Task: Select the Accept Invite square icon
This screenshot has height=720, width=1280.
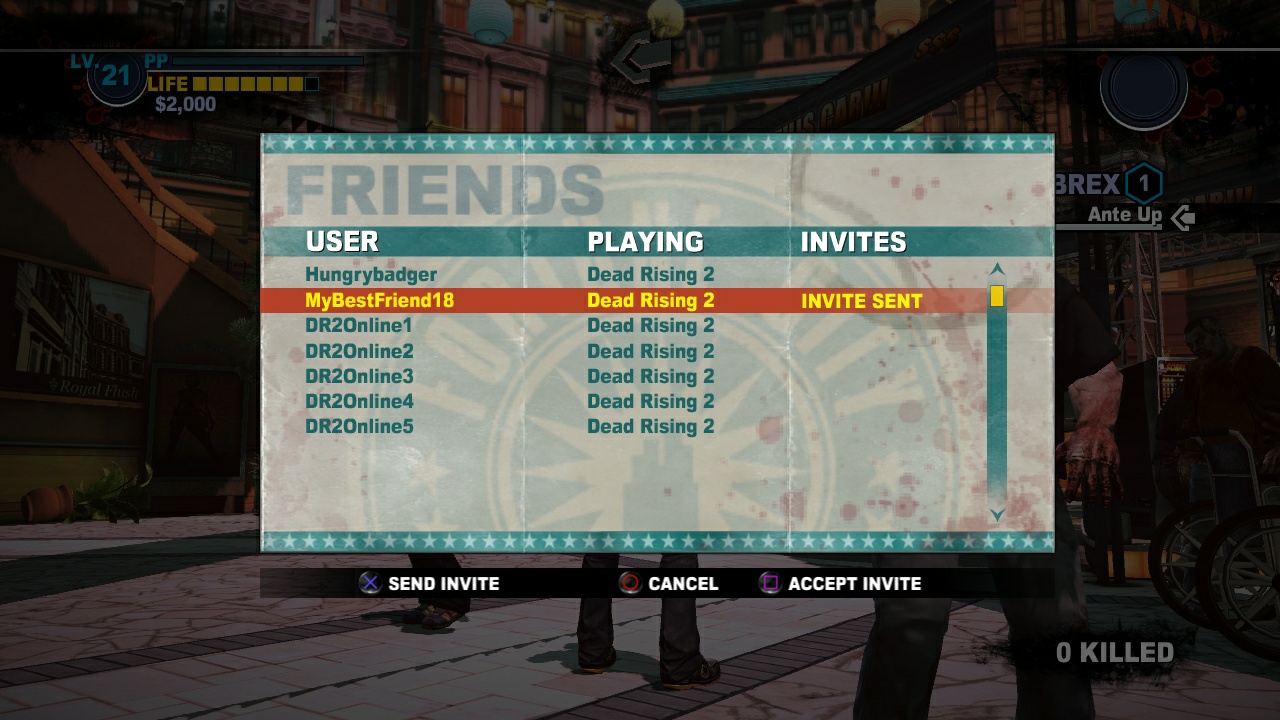Action: [x=769, y=583]
